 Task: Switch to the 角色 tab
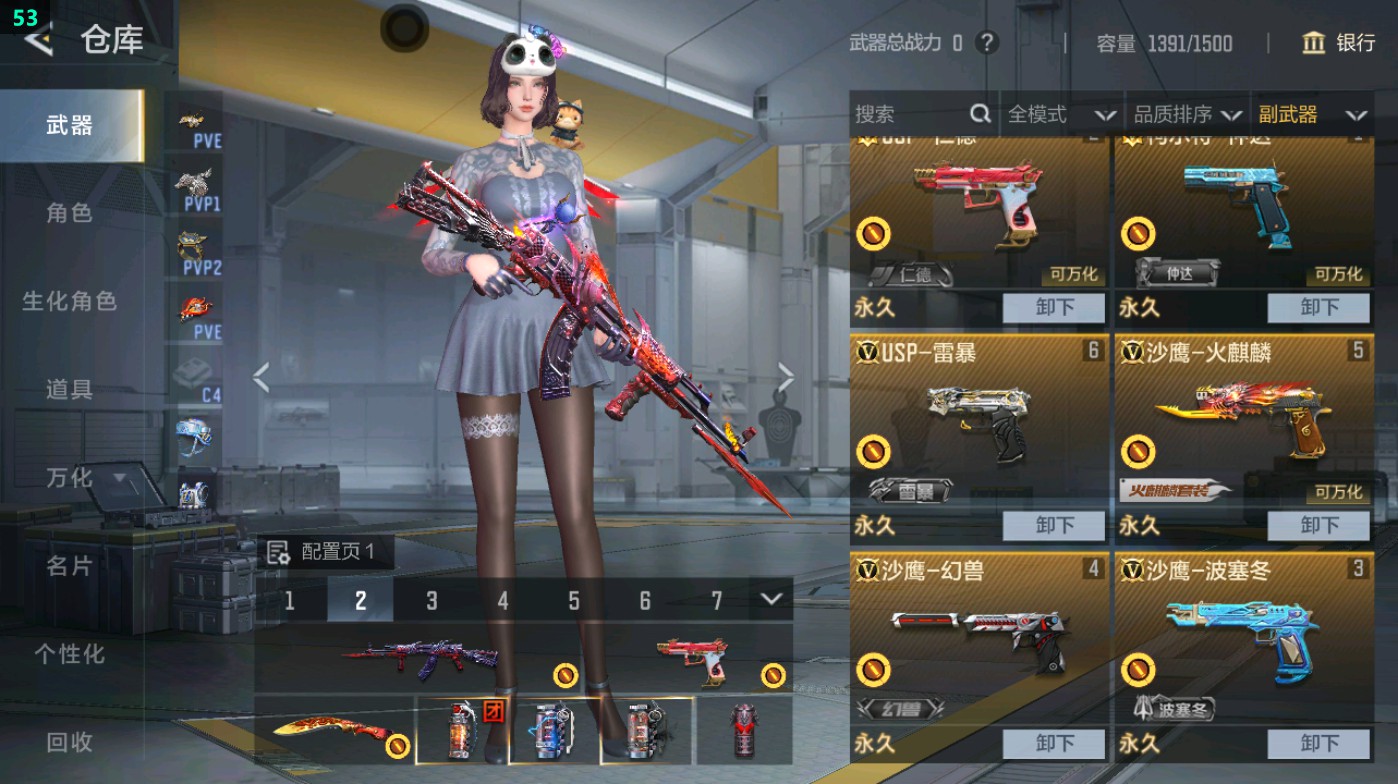(x=69, y=213)
